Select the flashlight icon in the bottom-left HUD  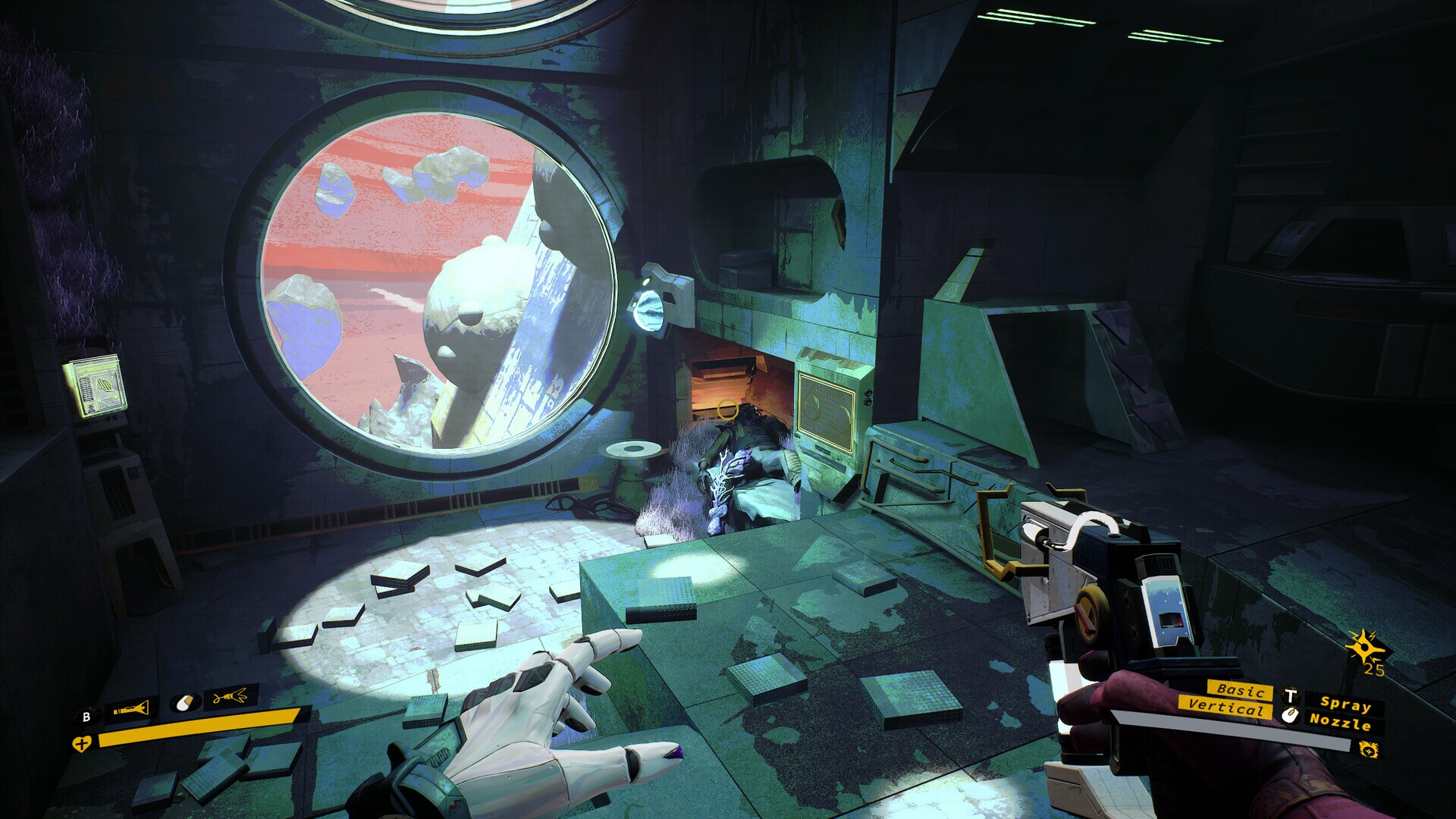(130, 708)
